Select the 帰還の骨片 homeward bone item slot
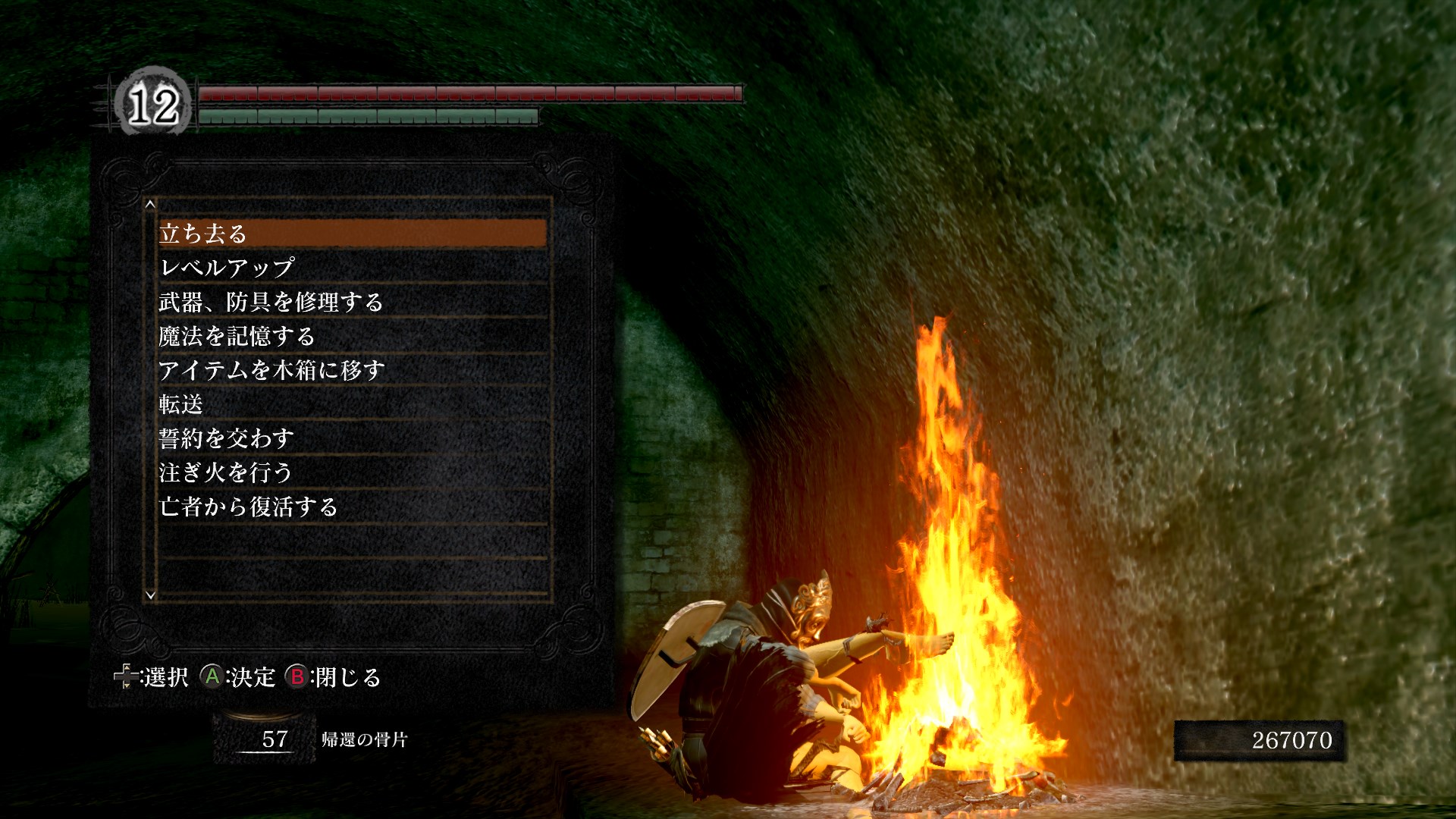 tap(264, 739)
